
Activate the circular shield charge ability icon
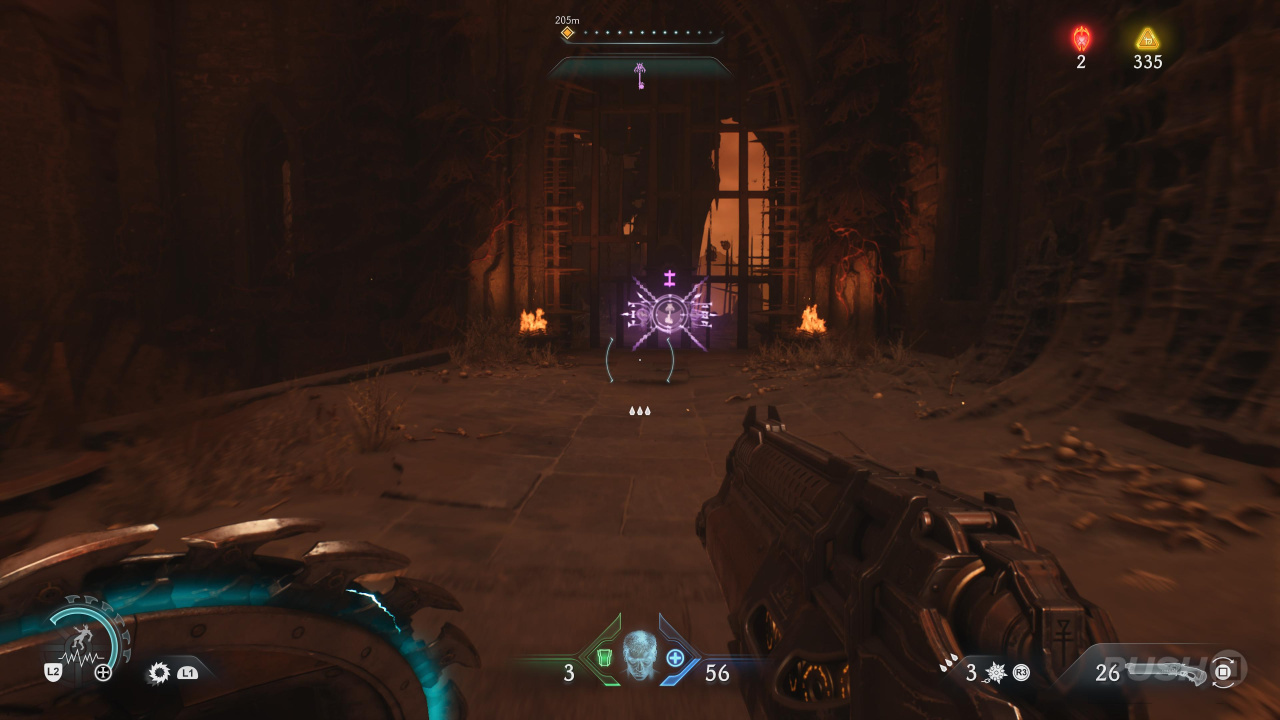tap(89, 638)
